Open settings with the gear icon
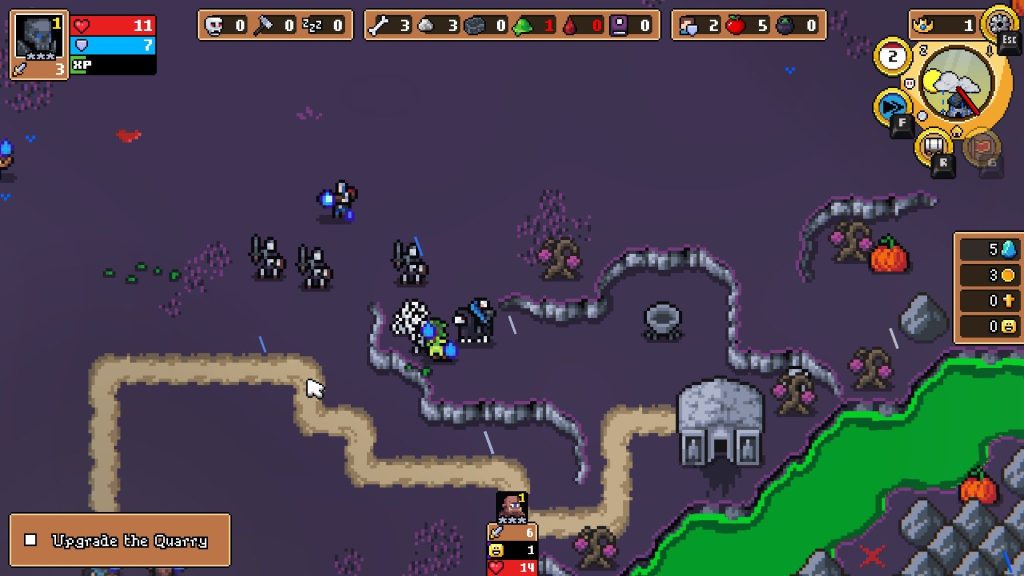Viewport: 1024px width, 576px height. [999, 22]
